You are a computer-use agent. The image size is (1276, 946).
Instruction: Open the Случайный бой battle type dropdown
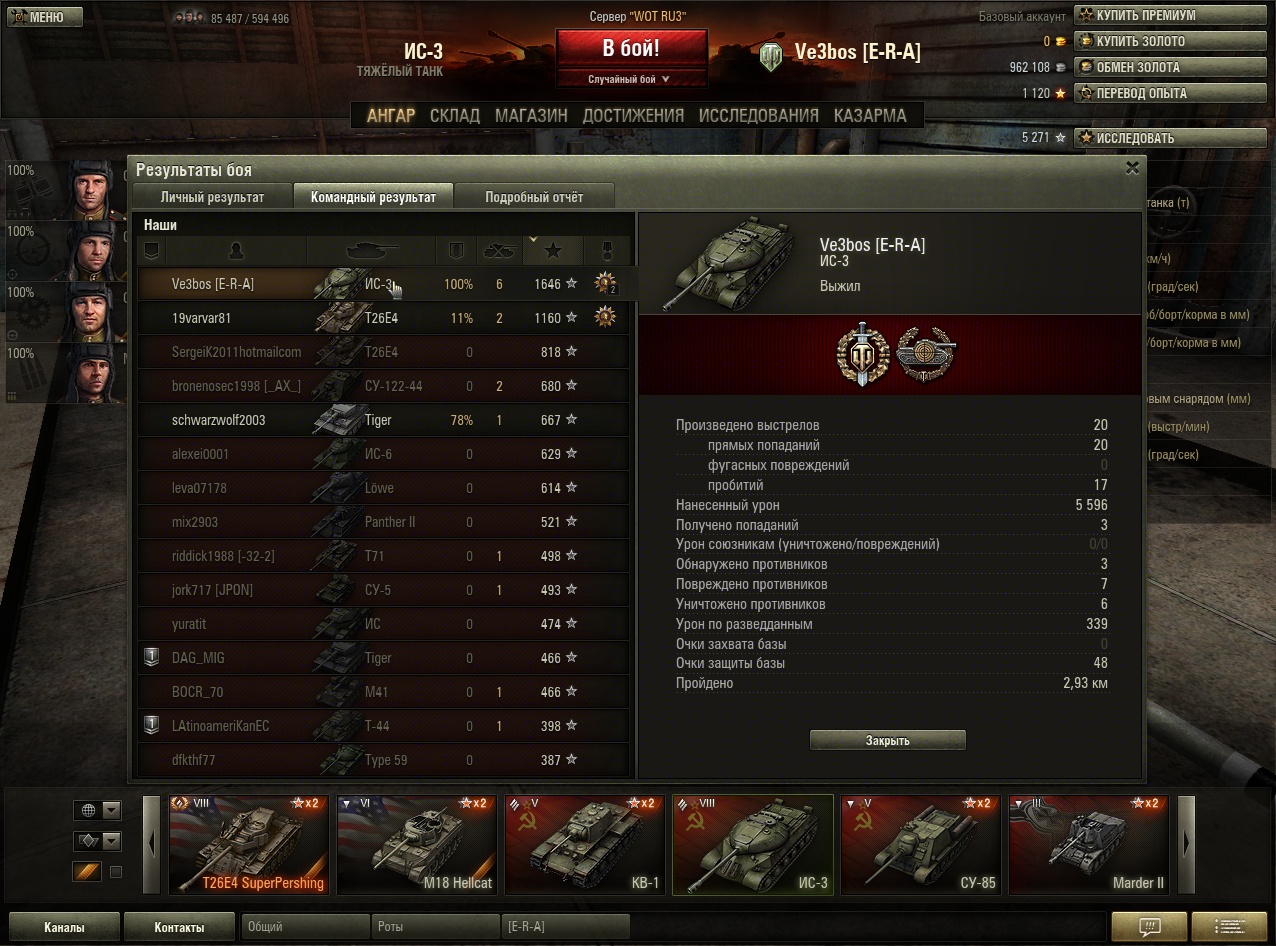click(630, 79)
